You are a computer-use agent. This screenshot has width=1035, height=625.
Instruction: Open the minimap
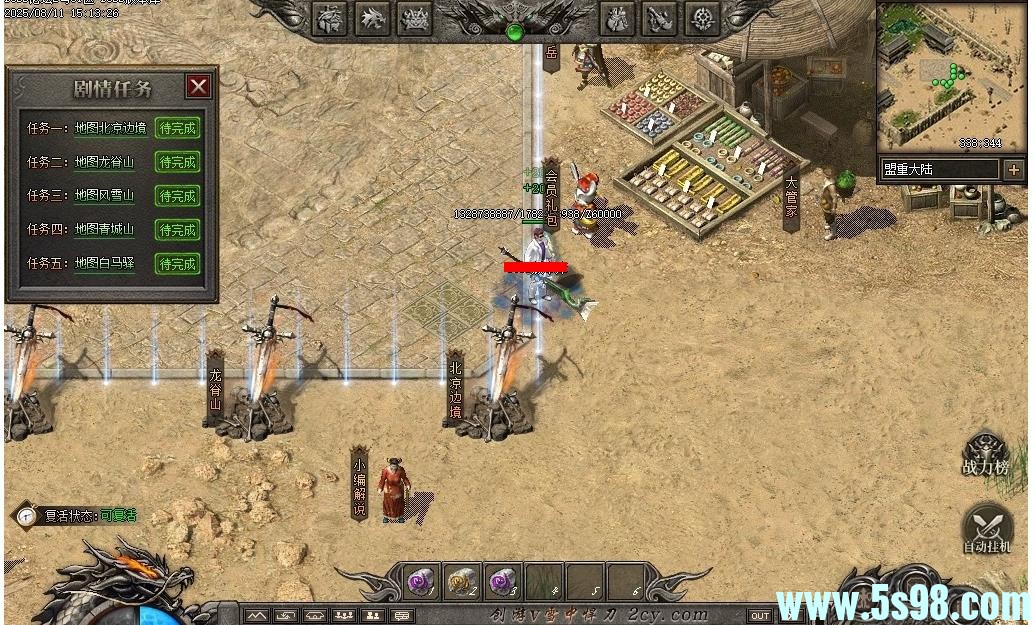[x=951, y=76]
